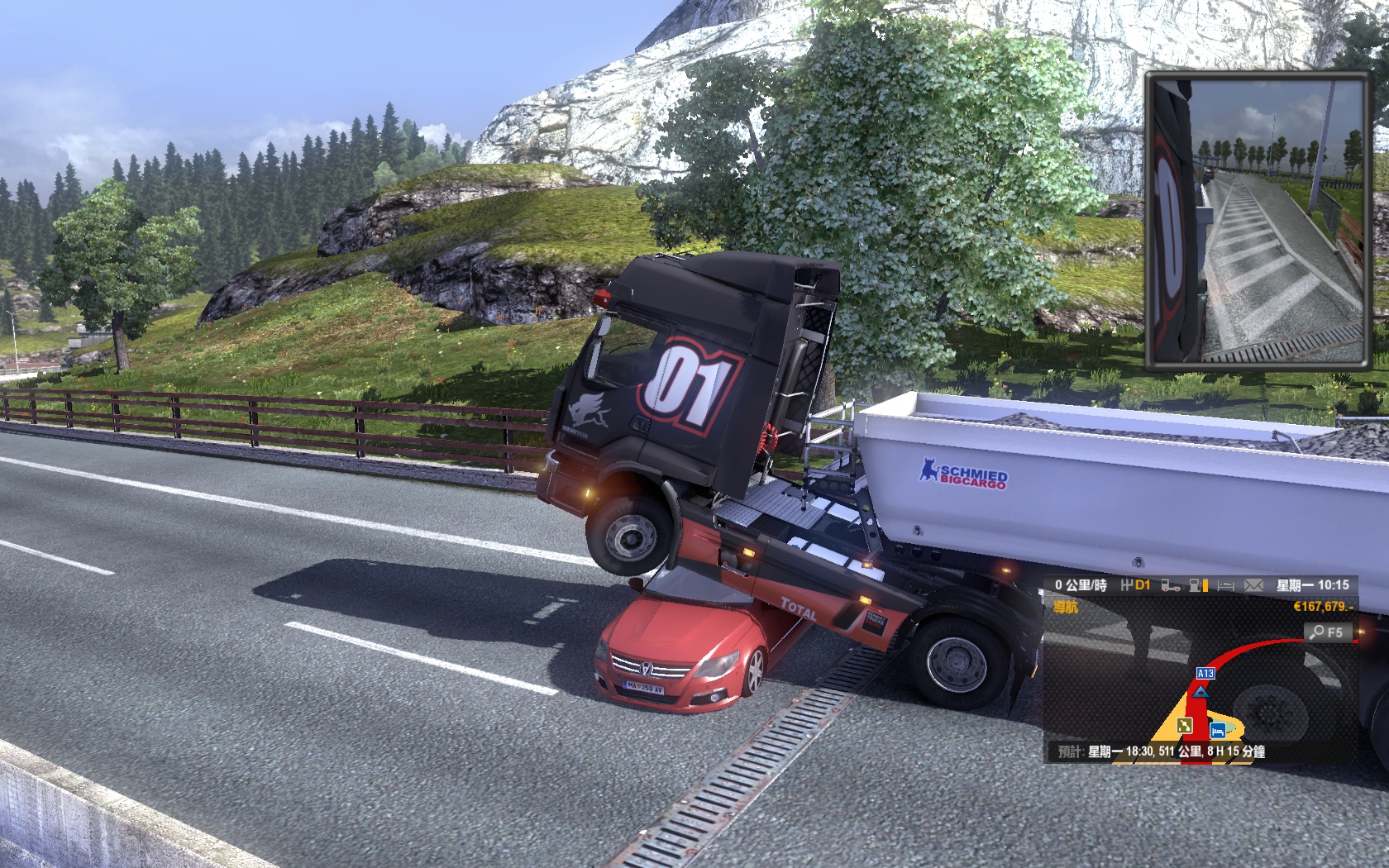Click the olive road-works marker on the GPS
The image size is (1389, 868).
click(1185, 725)
